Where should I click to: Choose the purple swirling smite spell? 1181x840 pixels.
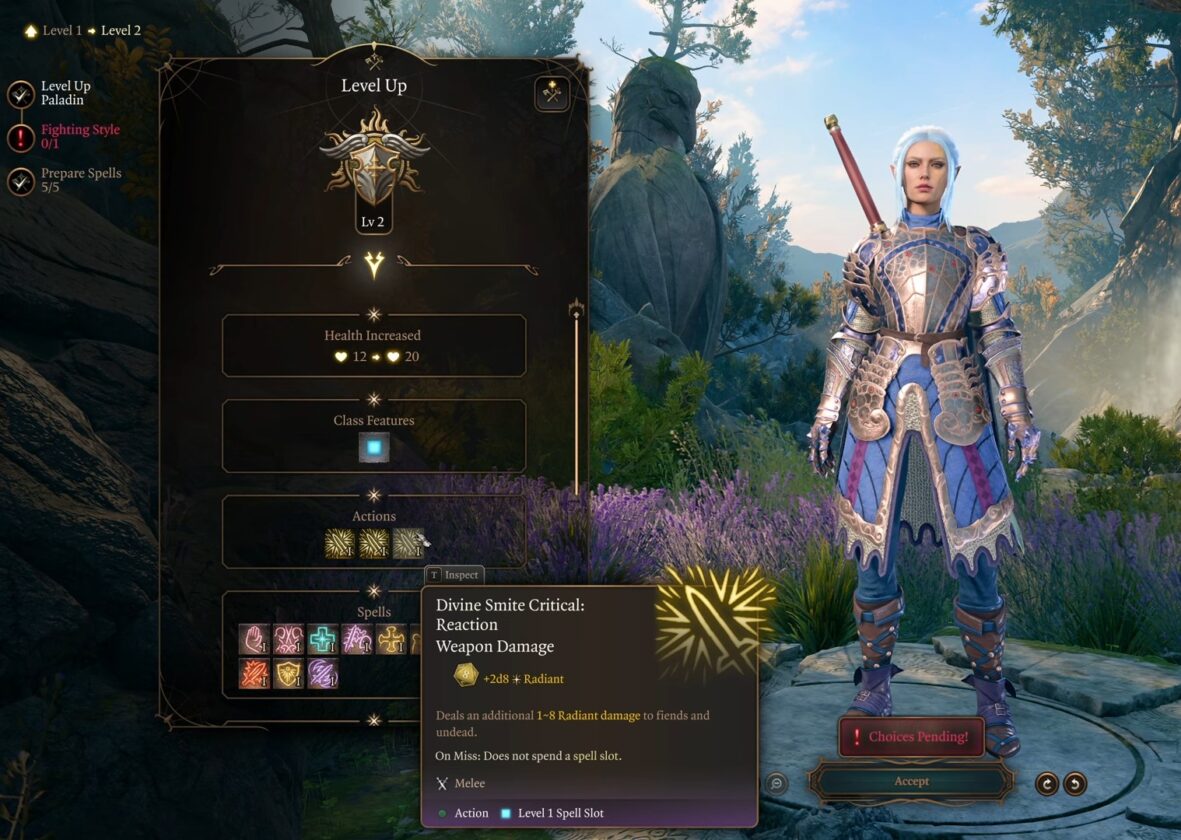322,673
